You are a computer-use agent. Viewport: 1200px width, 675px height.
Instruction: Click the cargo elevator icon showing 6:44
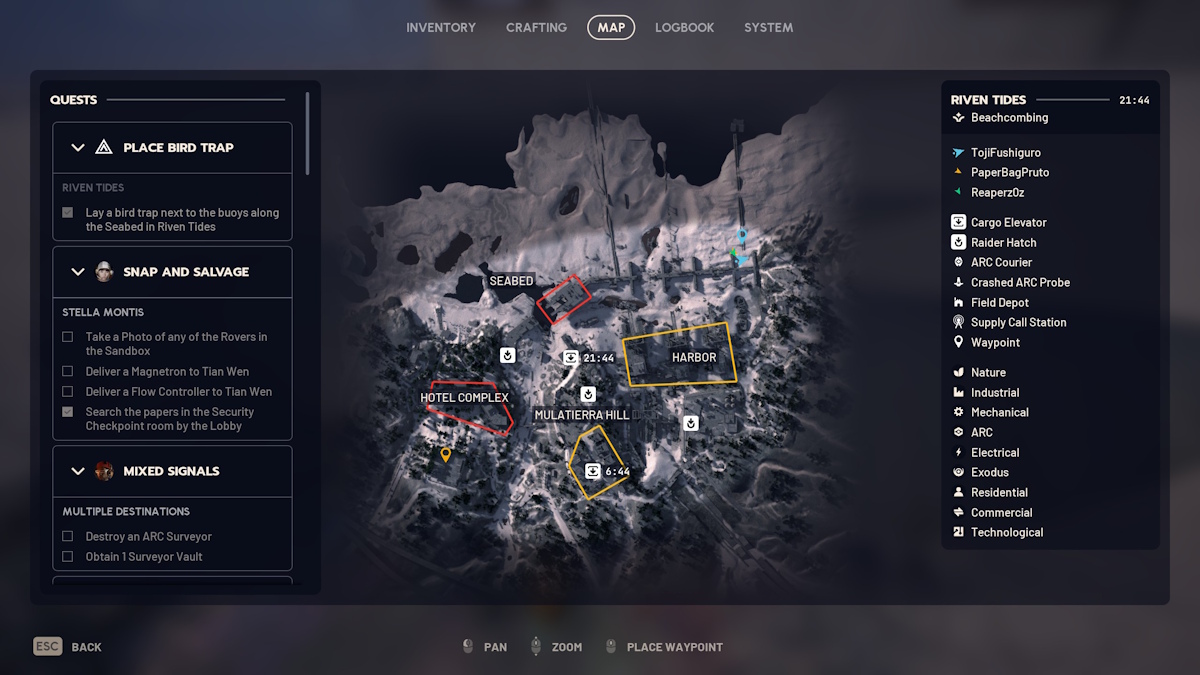[x=593, y=471]
